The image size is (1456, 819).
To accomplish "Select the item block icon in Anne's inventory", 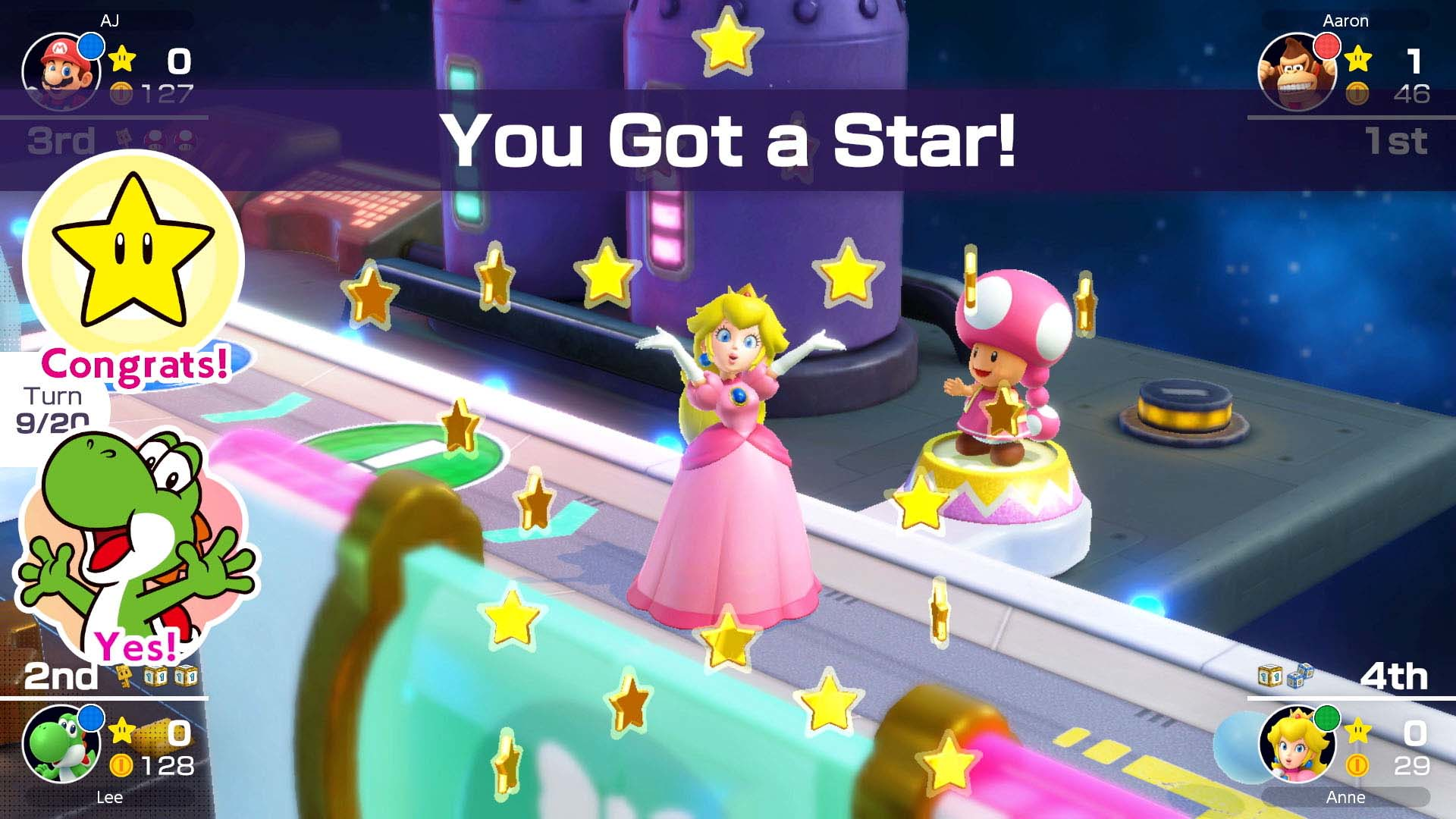I will coord(1269,676).
